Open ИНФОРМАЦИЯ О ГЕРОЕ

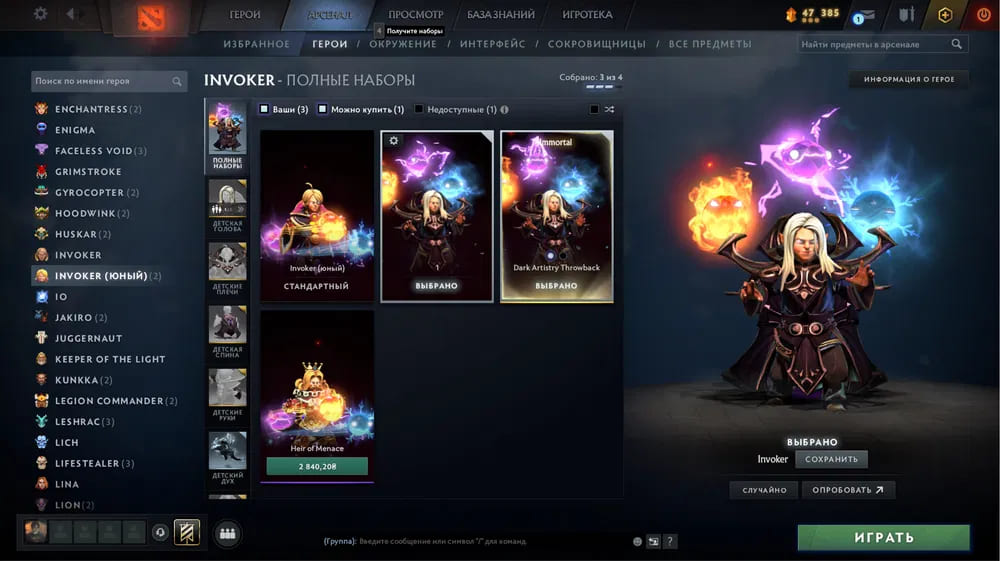click(x=909, y=79)
